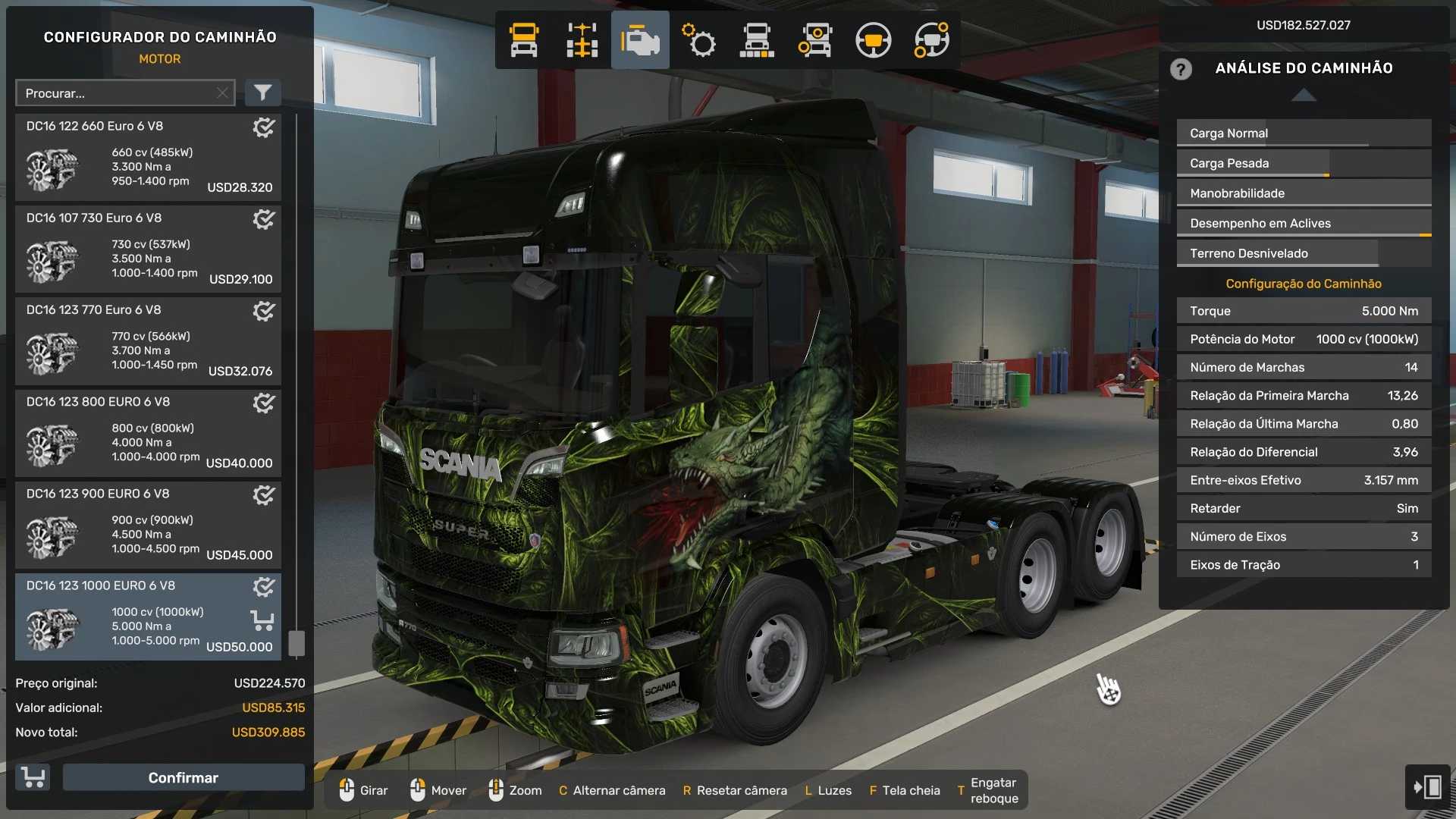Open the steering wheel interior category tab

pos(873,40)
